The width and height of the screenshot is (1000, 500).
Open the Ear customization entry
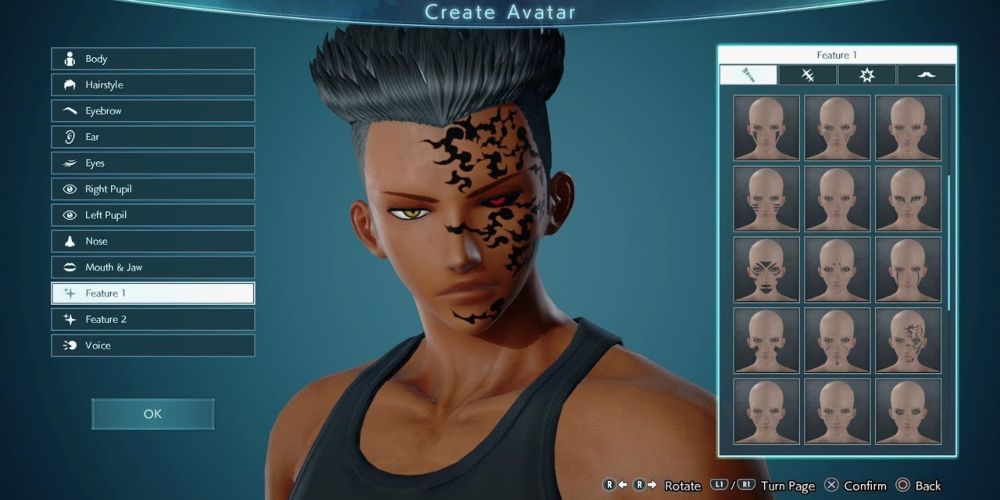click(153, 137)
